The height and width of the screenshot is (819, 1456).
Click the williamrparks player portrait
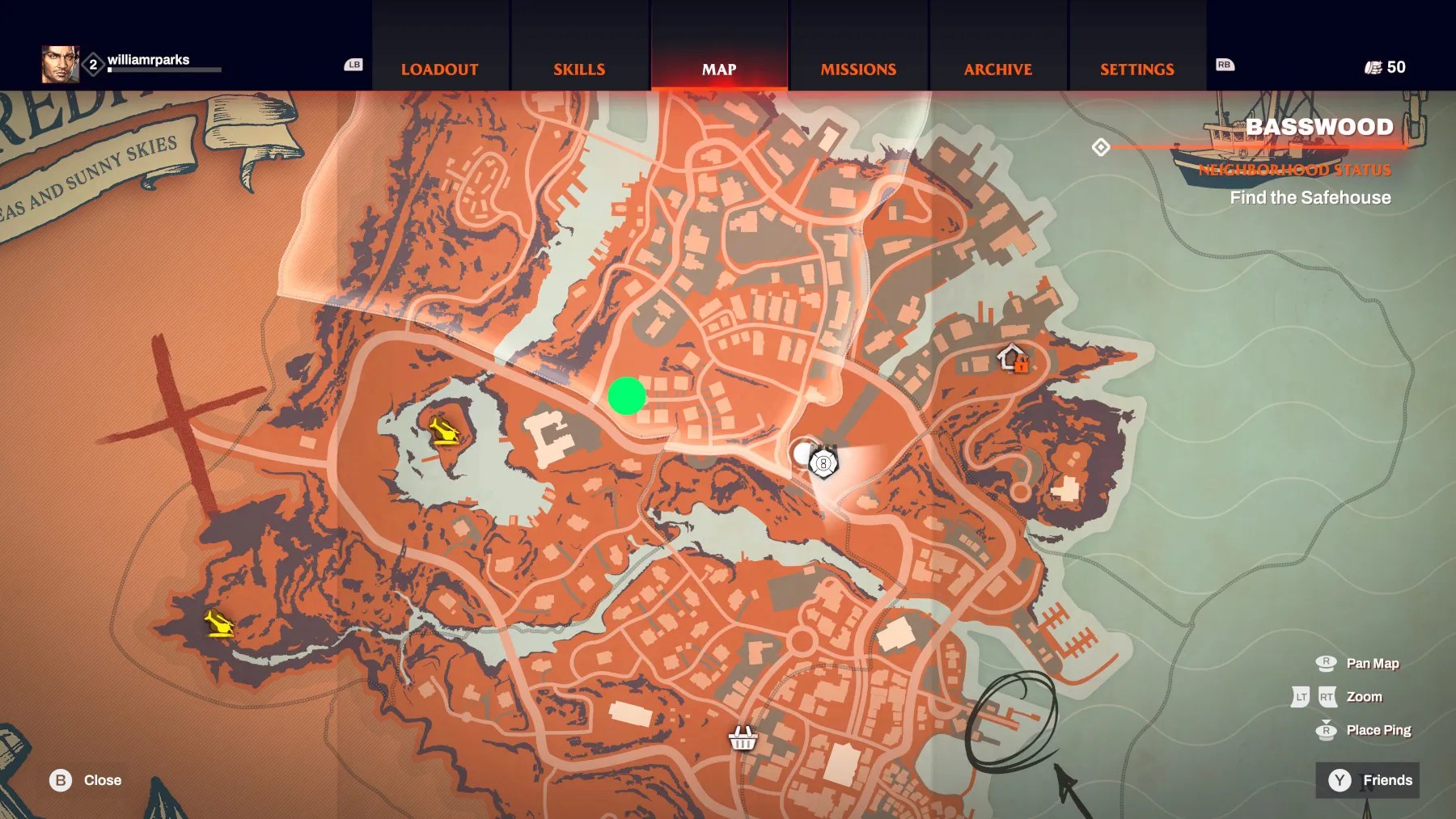click(60, 65)
